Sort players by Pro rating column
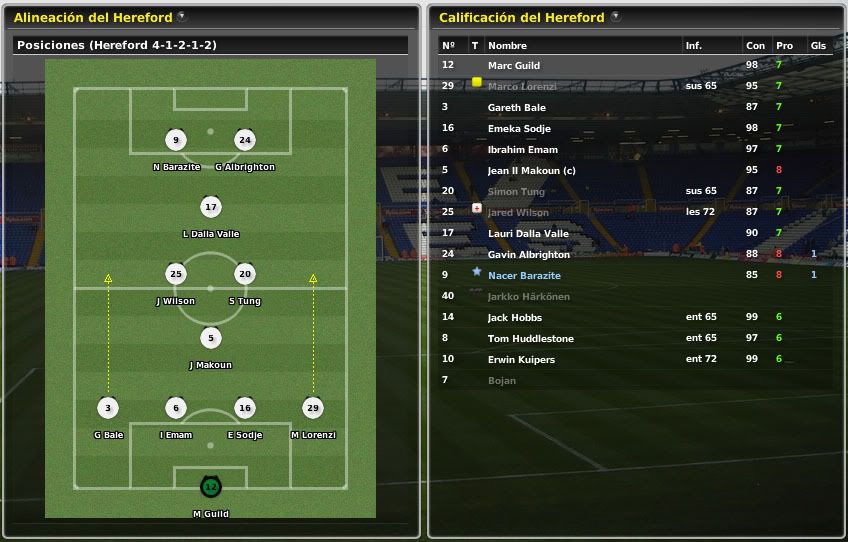848x542 pixels. coord(784,46)
